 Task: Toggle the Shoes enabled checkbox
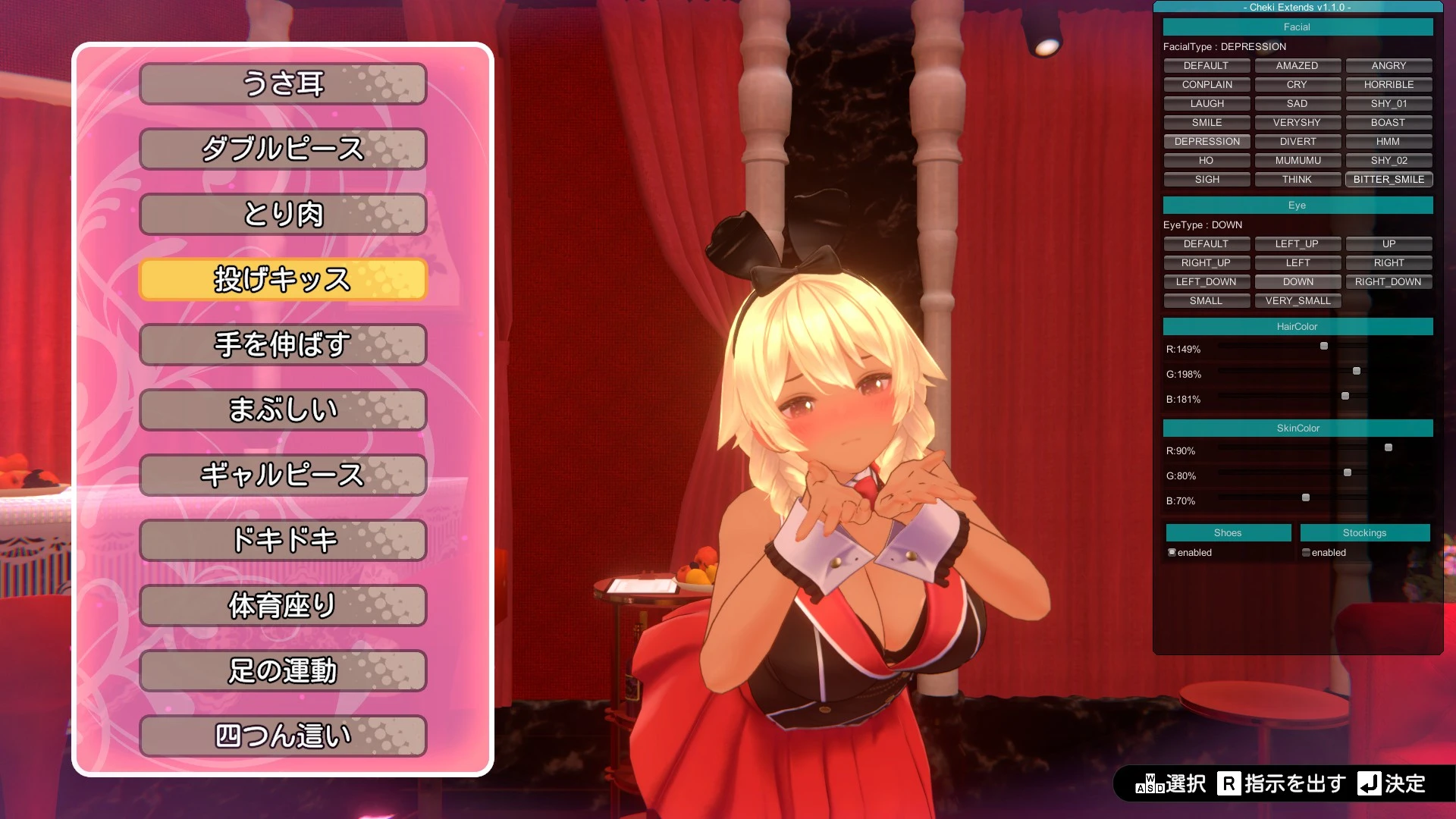click(x=1172, y=552)
